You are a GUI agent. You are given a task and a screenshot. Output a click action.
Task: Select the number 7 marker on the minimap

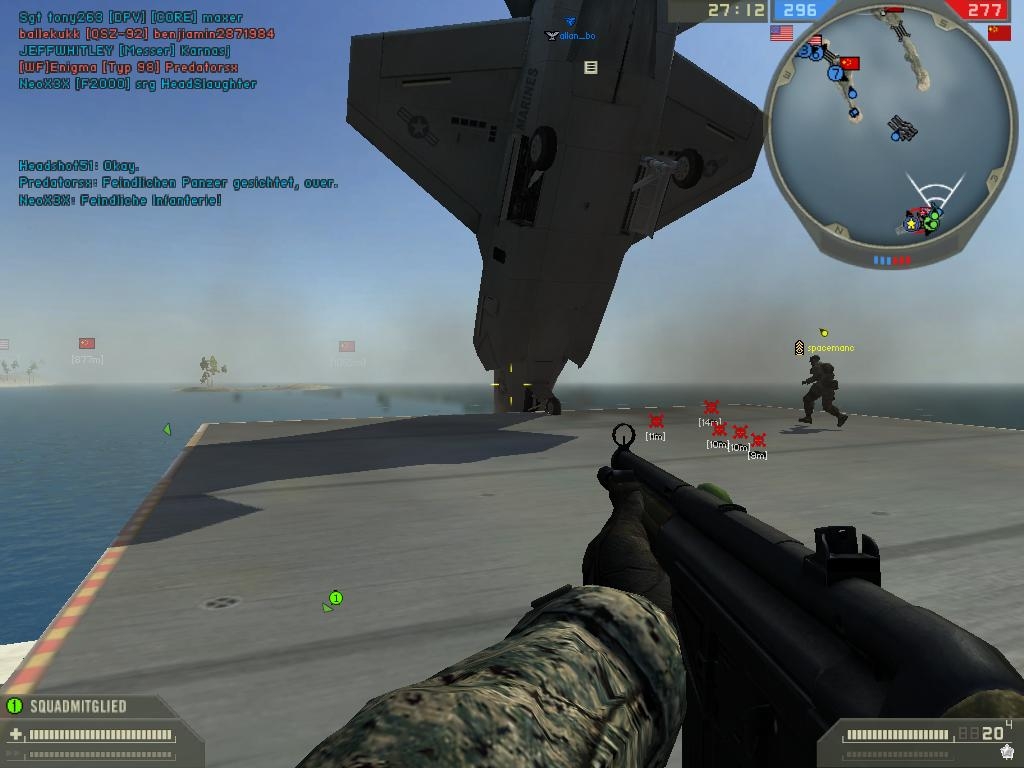point(835,73)
